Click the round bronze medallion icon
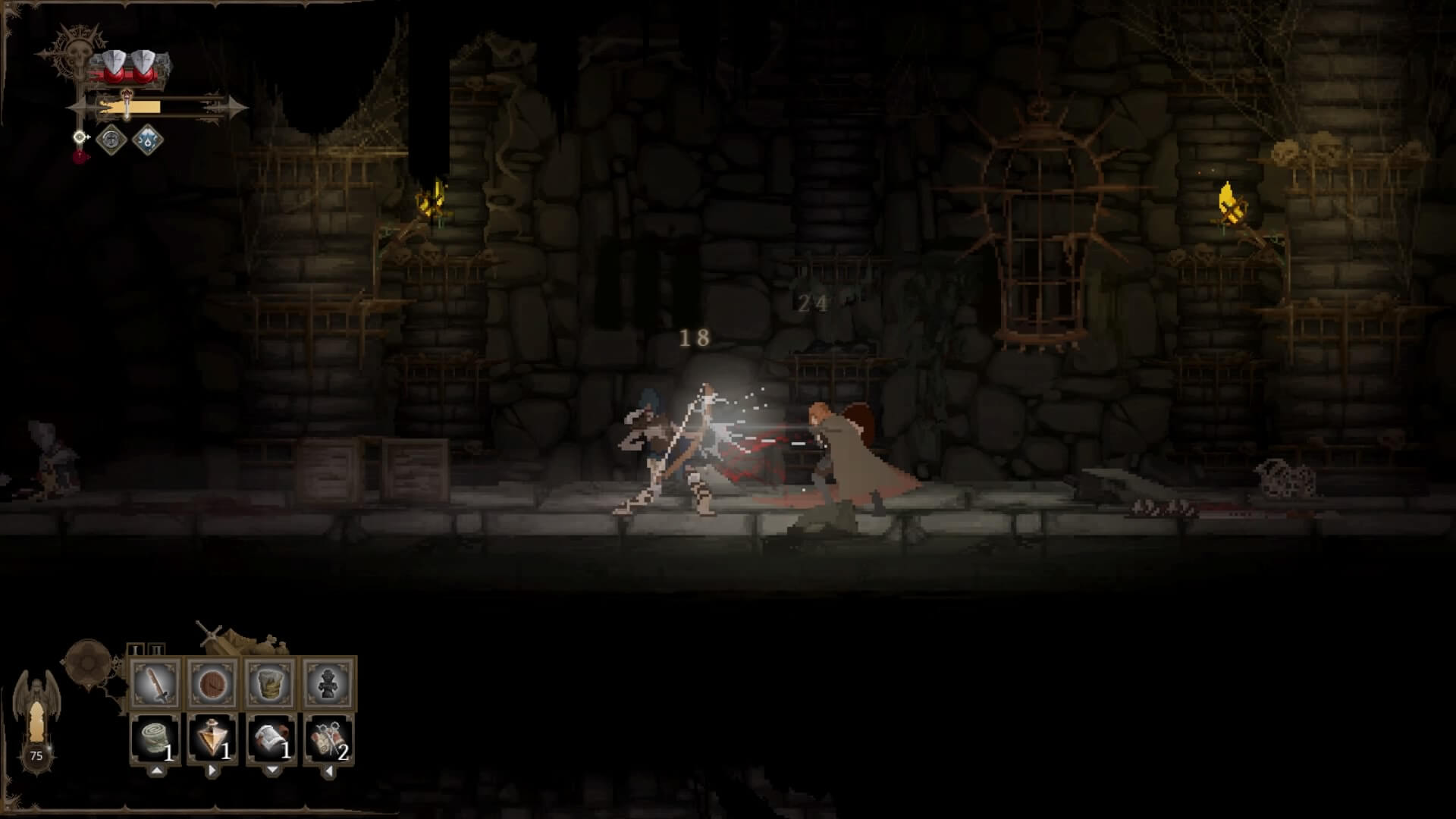The height and width of the screenshot is (819, 1456). coord(87,662)
